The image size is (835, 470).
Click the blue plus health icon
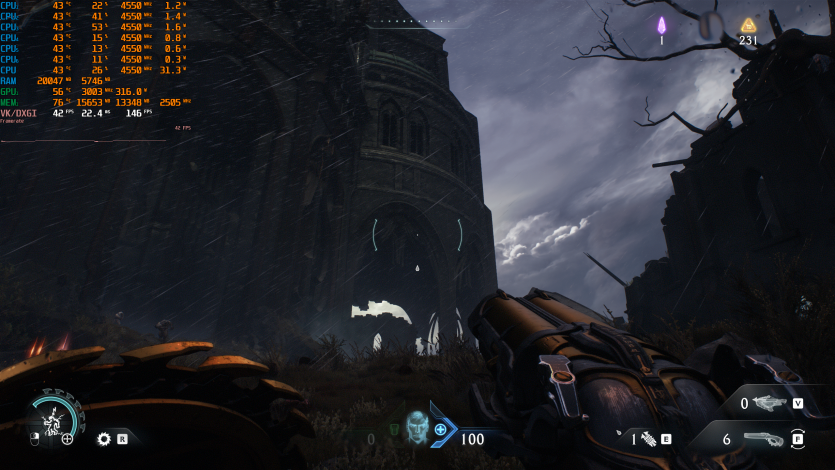coord(440,429)
